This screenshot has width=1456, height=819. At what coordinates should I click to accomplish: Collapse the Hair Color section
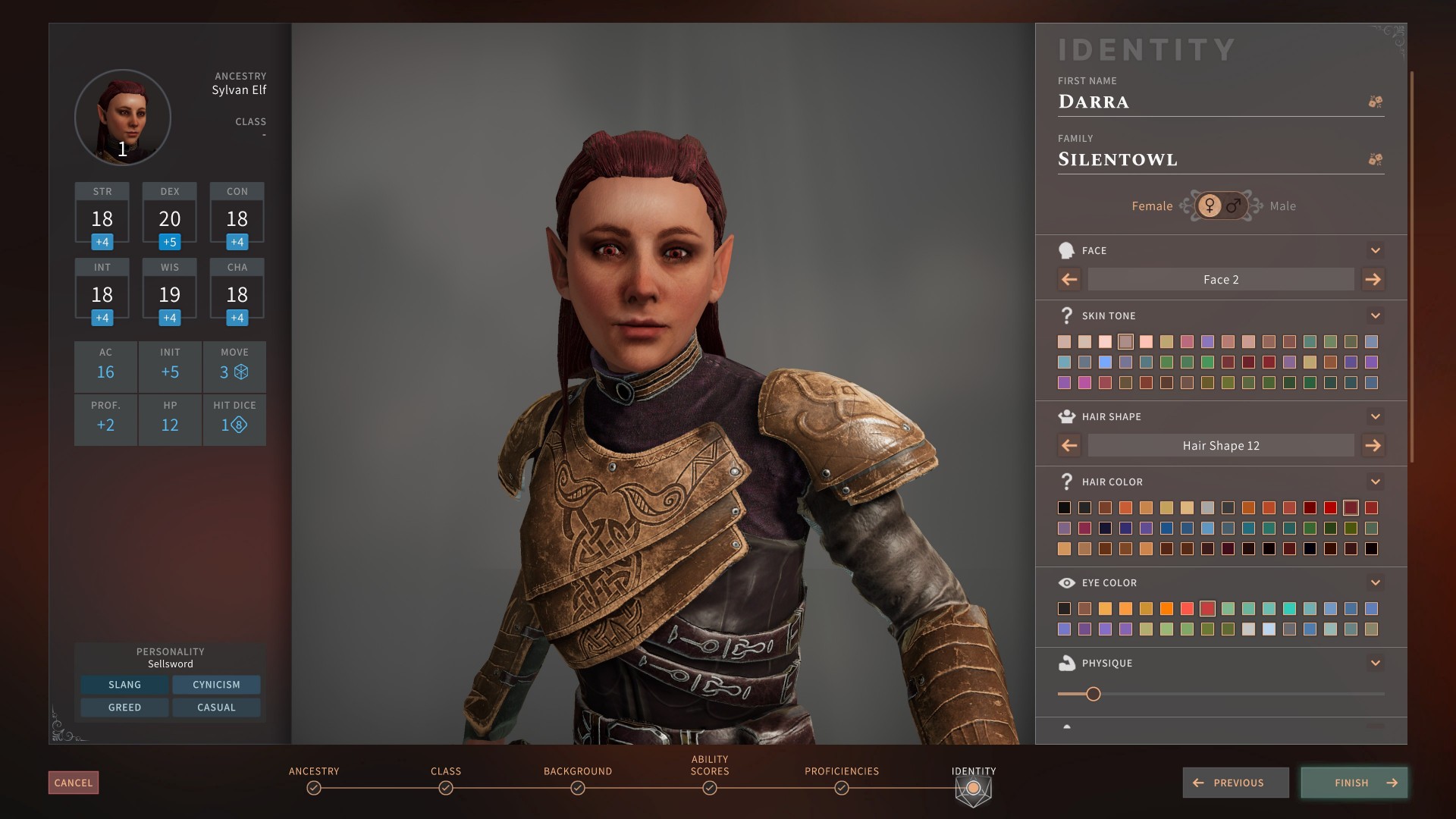[x=1375, y=482]
